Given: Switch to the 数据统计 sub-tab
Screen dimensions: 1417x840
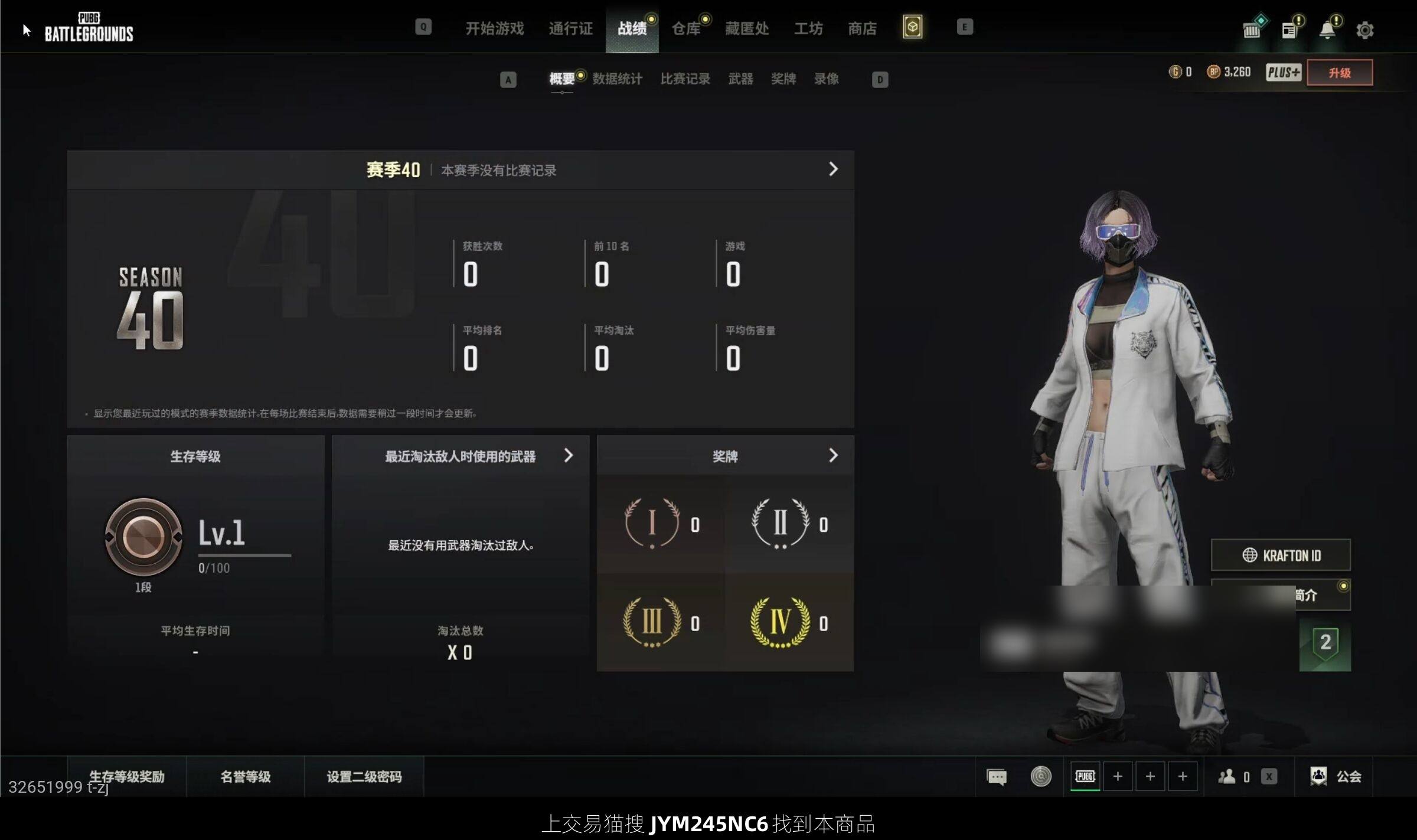Looking at the screenshot, I should 617,79.
